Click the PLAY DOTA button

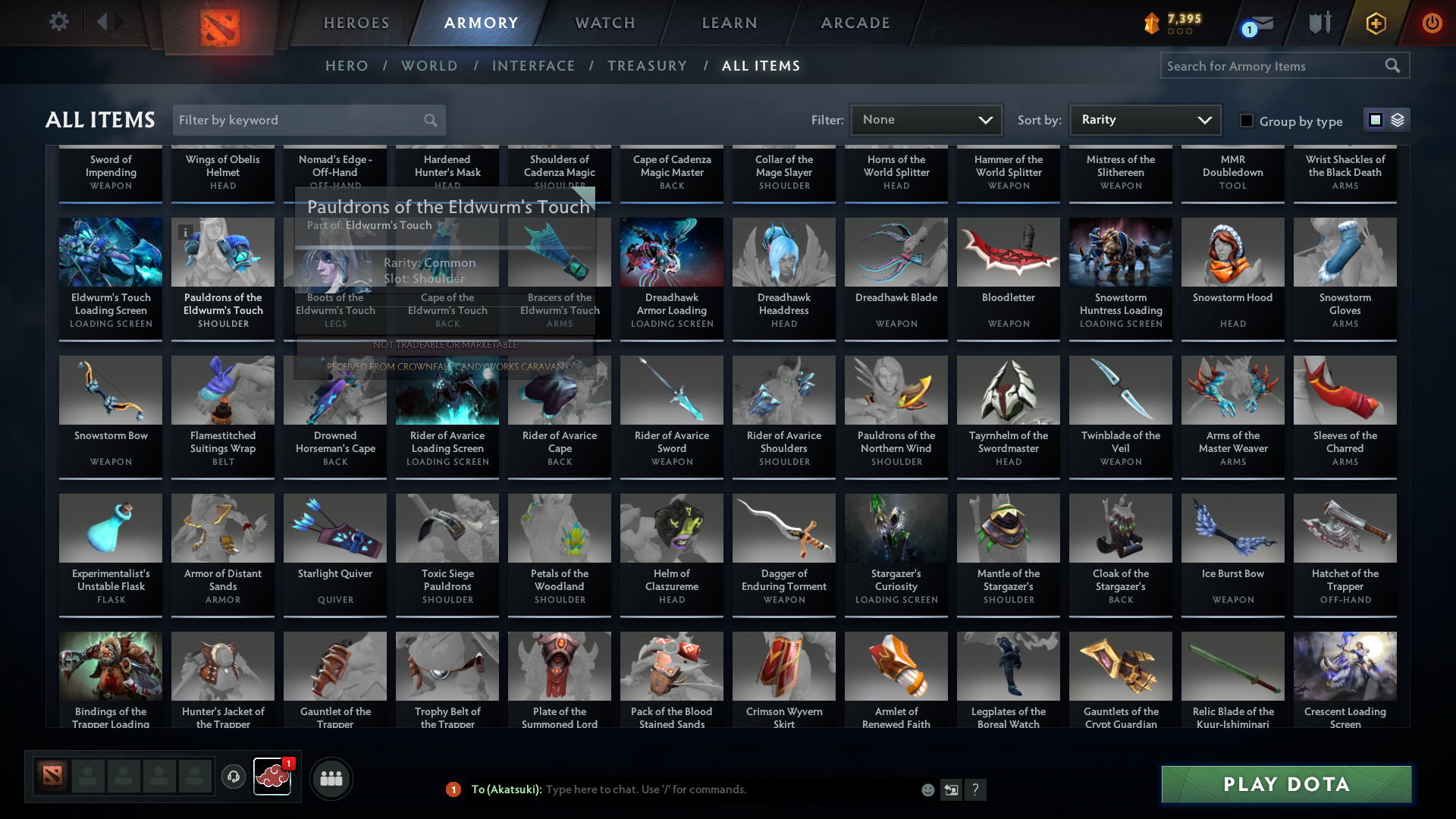(x=1285, y=784)
